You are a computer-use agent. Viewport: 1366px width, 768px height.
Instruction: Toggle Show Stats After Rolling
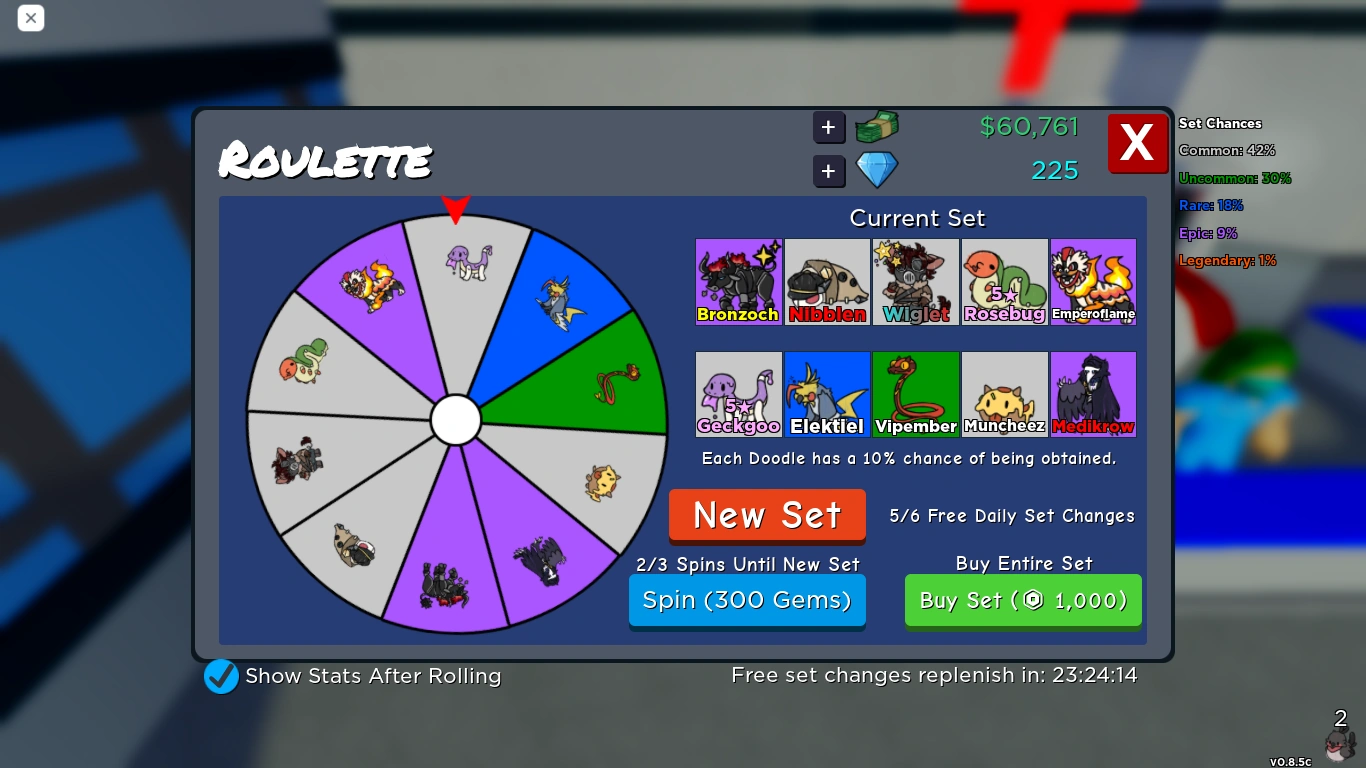pyautogui.click(x=221, y=676)
